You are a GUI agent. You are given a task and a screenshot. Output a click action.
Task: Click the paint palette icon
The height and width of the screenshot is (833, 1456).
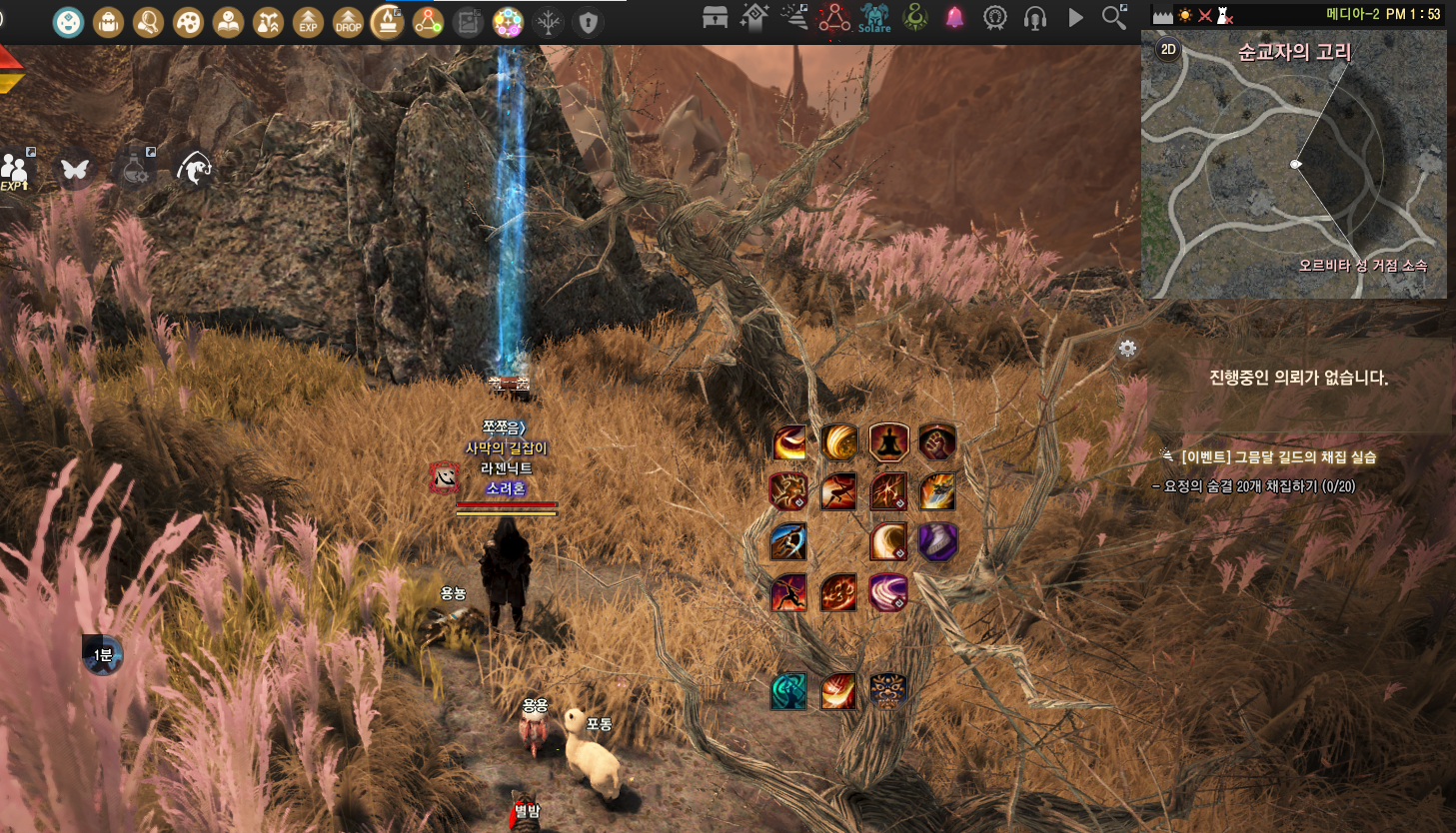[188, 21]
